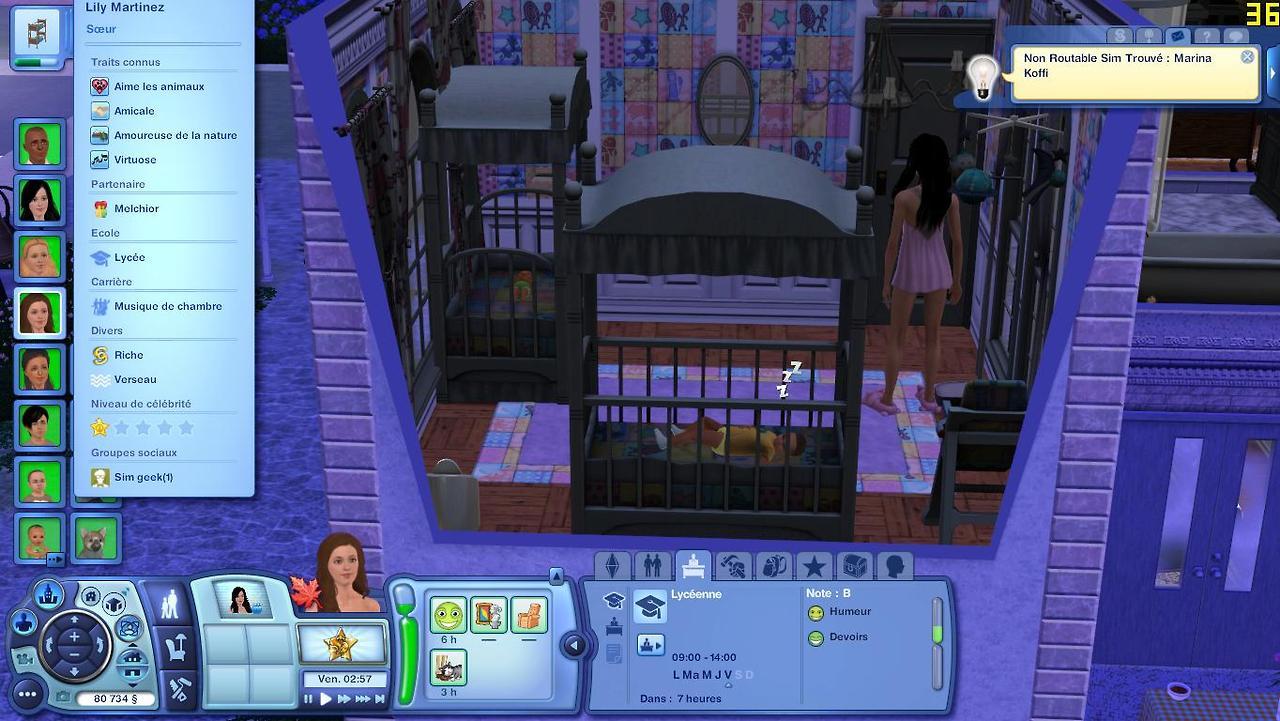The height and width of the screenshot is (721, 1280).
Task: Close the Non Routable Sim notification
Action: pyautogui.click(x=1247, y=57)
